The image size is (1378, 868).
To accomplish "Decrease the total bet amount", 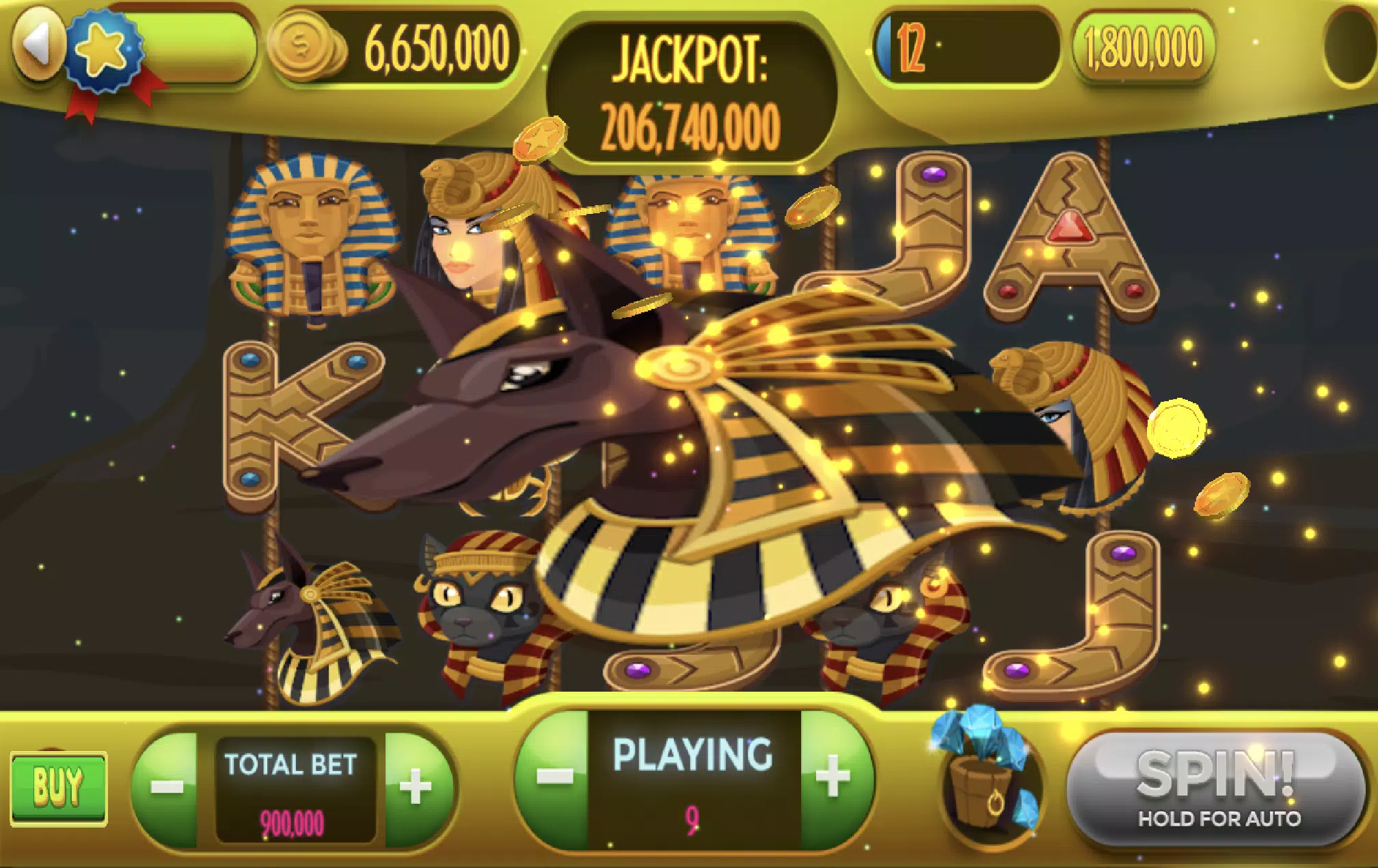I will 166,787.
